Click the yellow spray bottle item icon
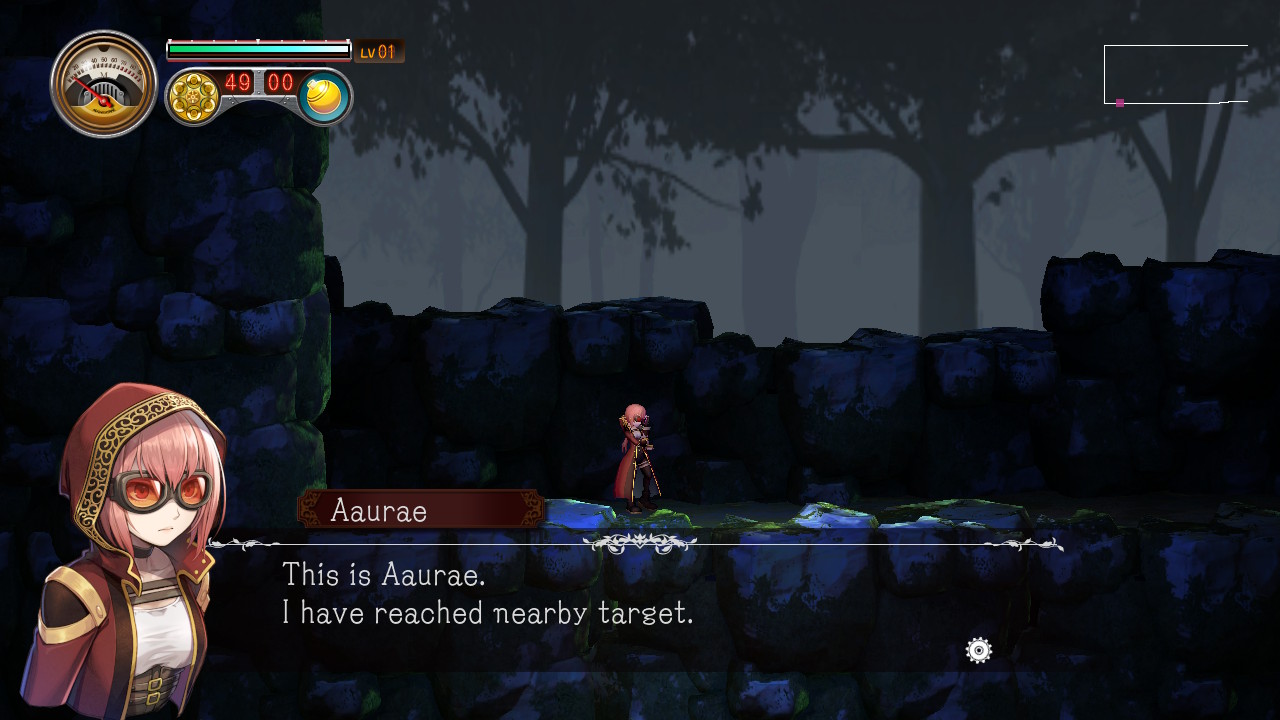This screenshot has width=1280, height=720. tap(323, 95)
